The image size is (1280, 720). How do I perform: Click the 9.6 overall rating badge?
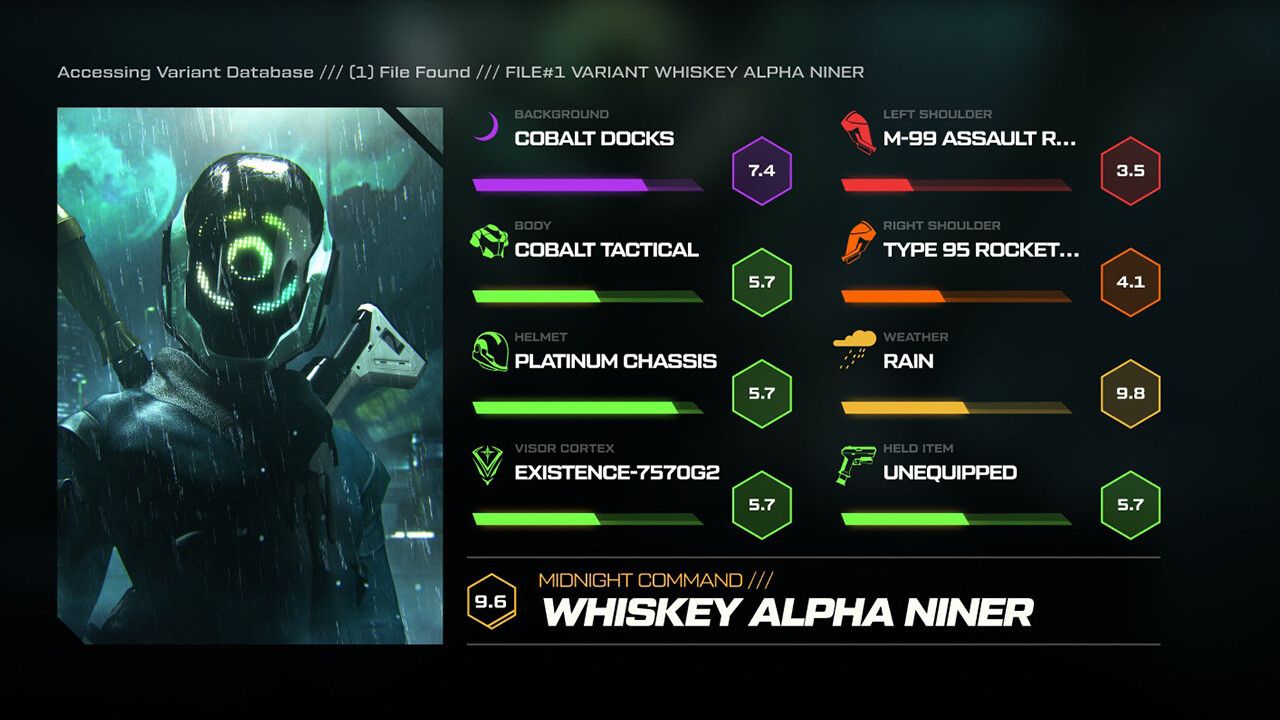[x=491, y=603]
